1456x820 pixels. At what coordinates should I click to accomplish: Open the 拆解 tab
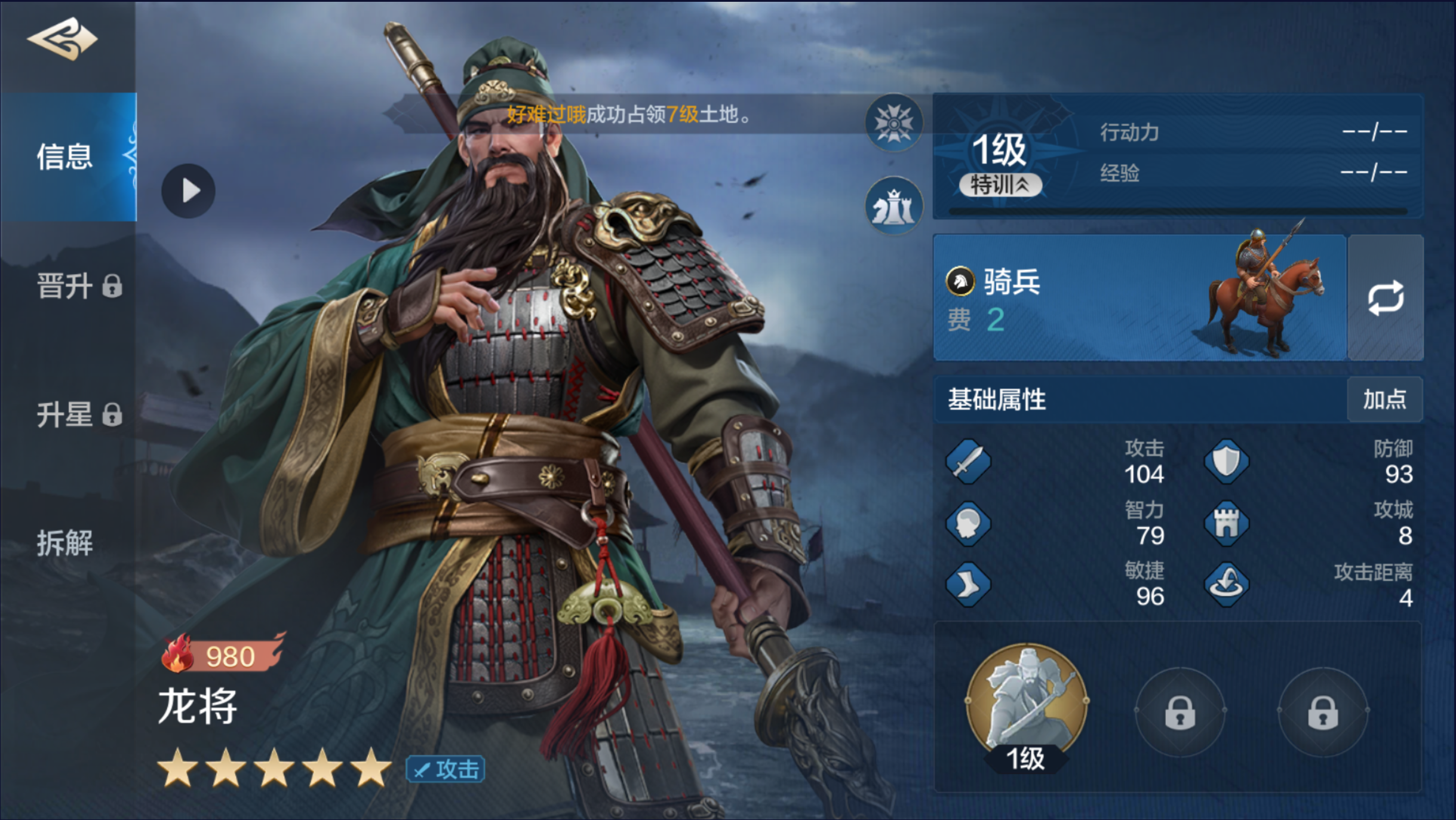point(66,543)
